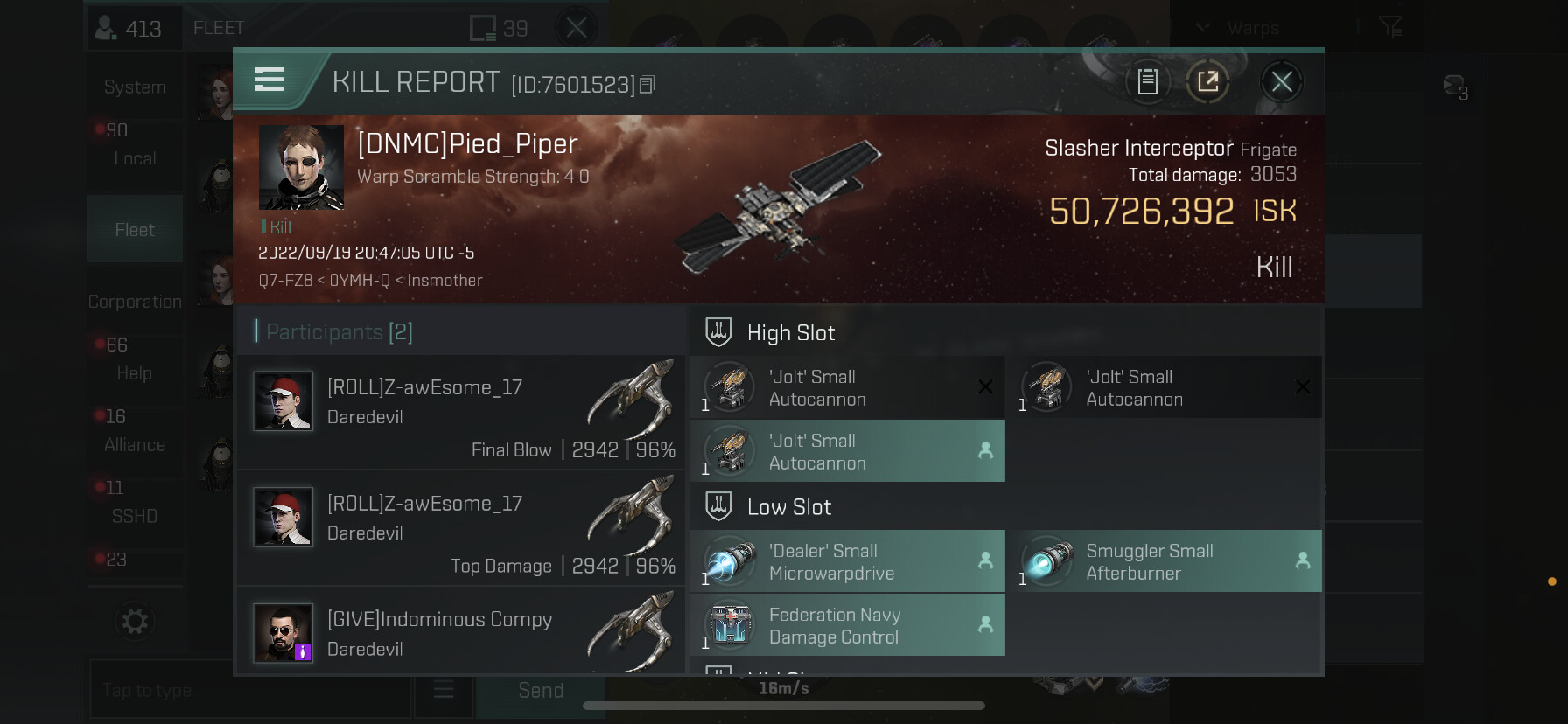The height and width of the screenshot is (724, 1568).
Task: Select Federation Navy Damage Control module
Action: [x=847, y=625]
